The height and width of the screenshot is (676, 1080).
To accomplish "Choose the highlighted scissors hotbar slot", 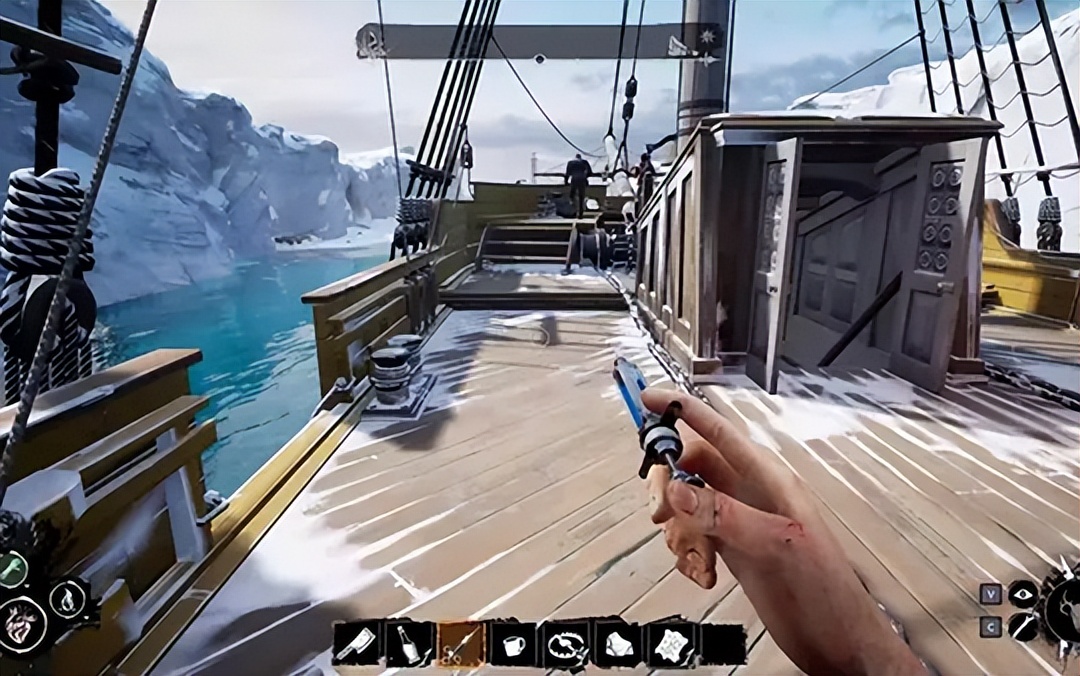I will [461, 645].
